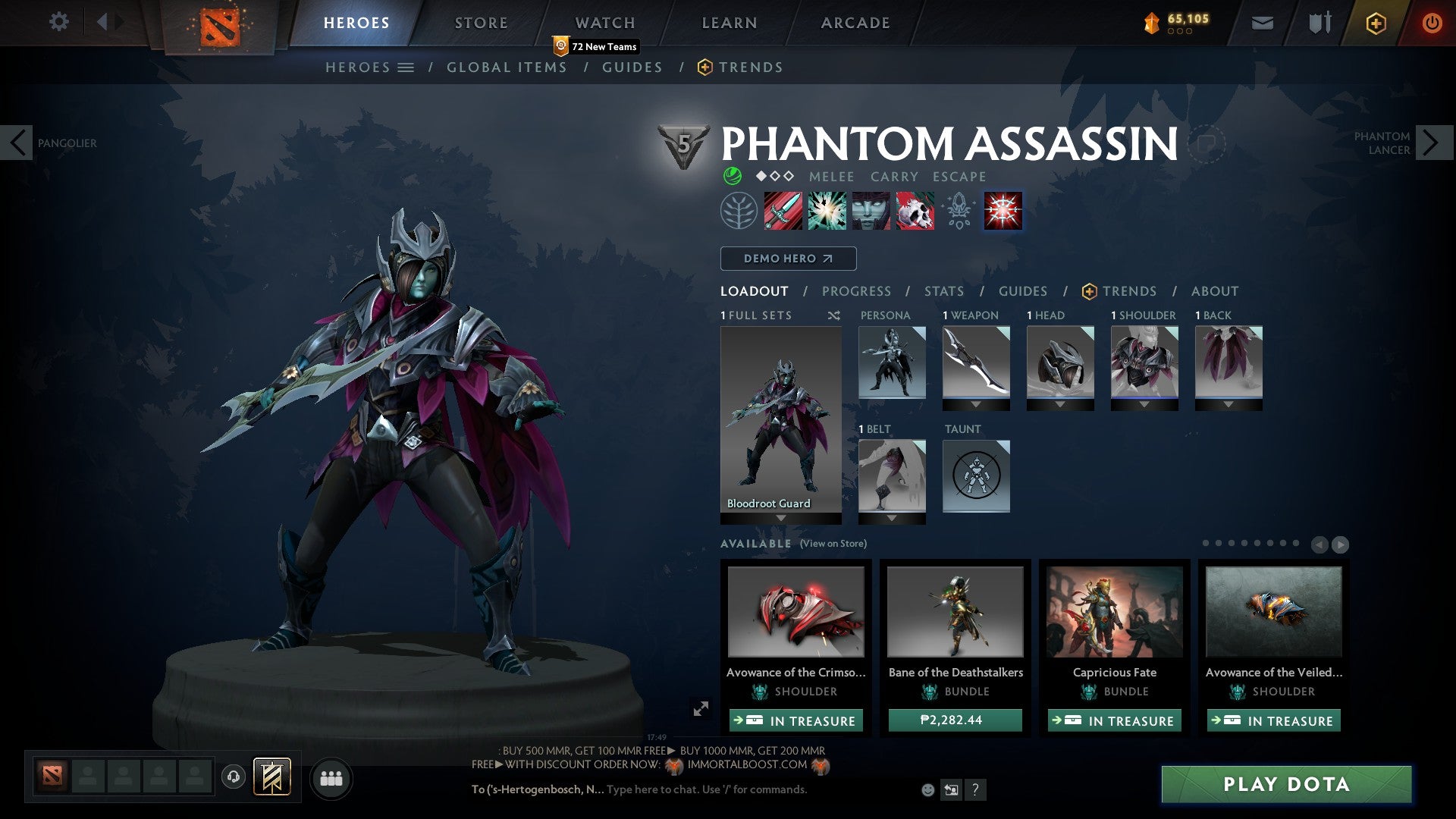Open the armory banner icon near party slots
Viewport: 1456px width, 819px height.
click(x=271, y=777)
